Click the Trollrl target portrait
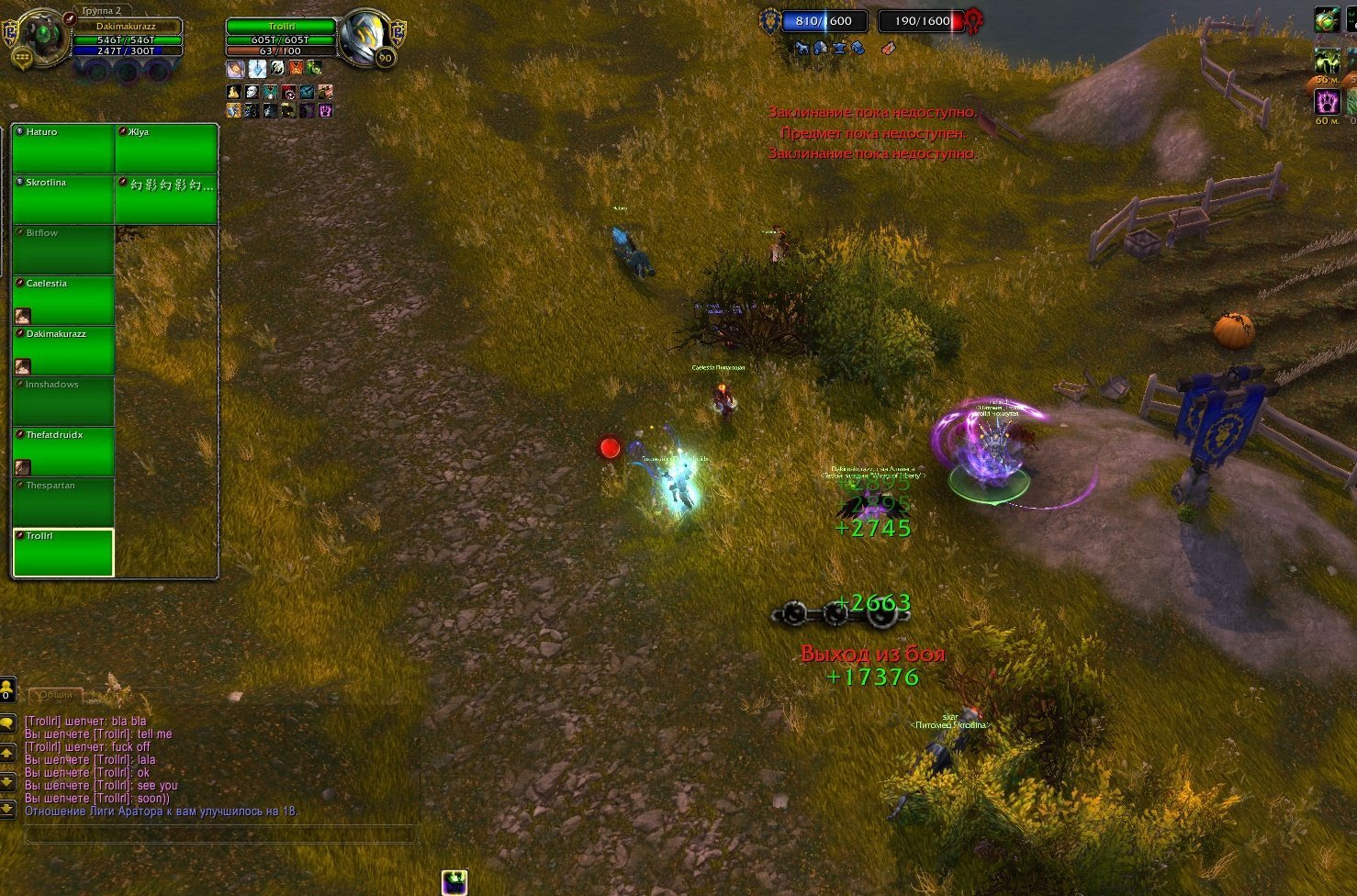 point(365,36)
